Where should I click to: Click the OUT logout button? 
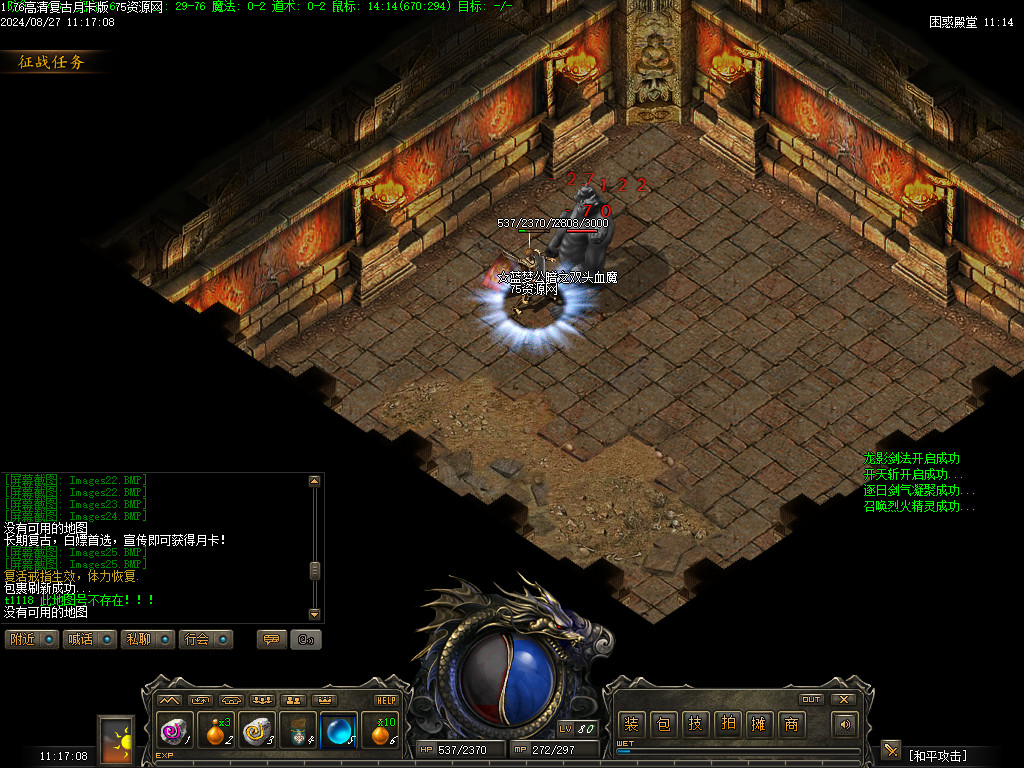[812, 699]
